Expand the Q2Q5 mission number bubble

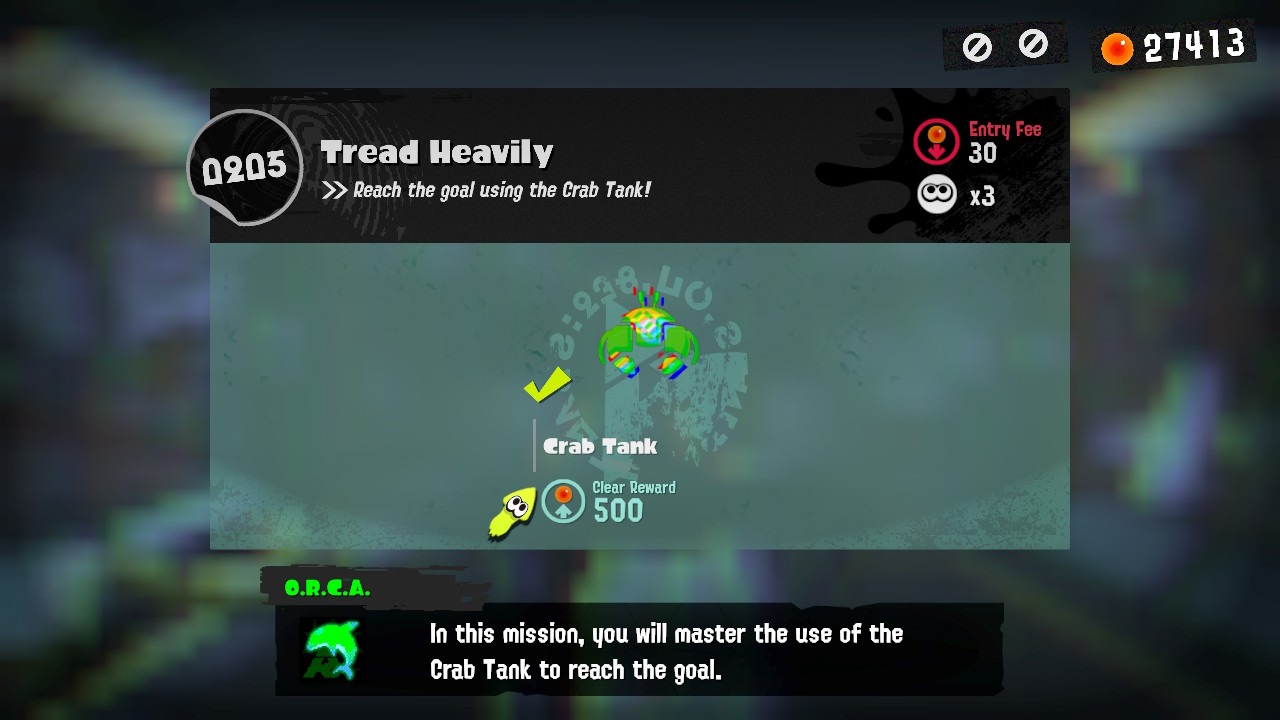tap(245, 165)
